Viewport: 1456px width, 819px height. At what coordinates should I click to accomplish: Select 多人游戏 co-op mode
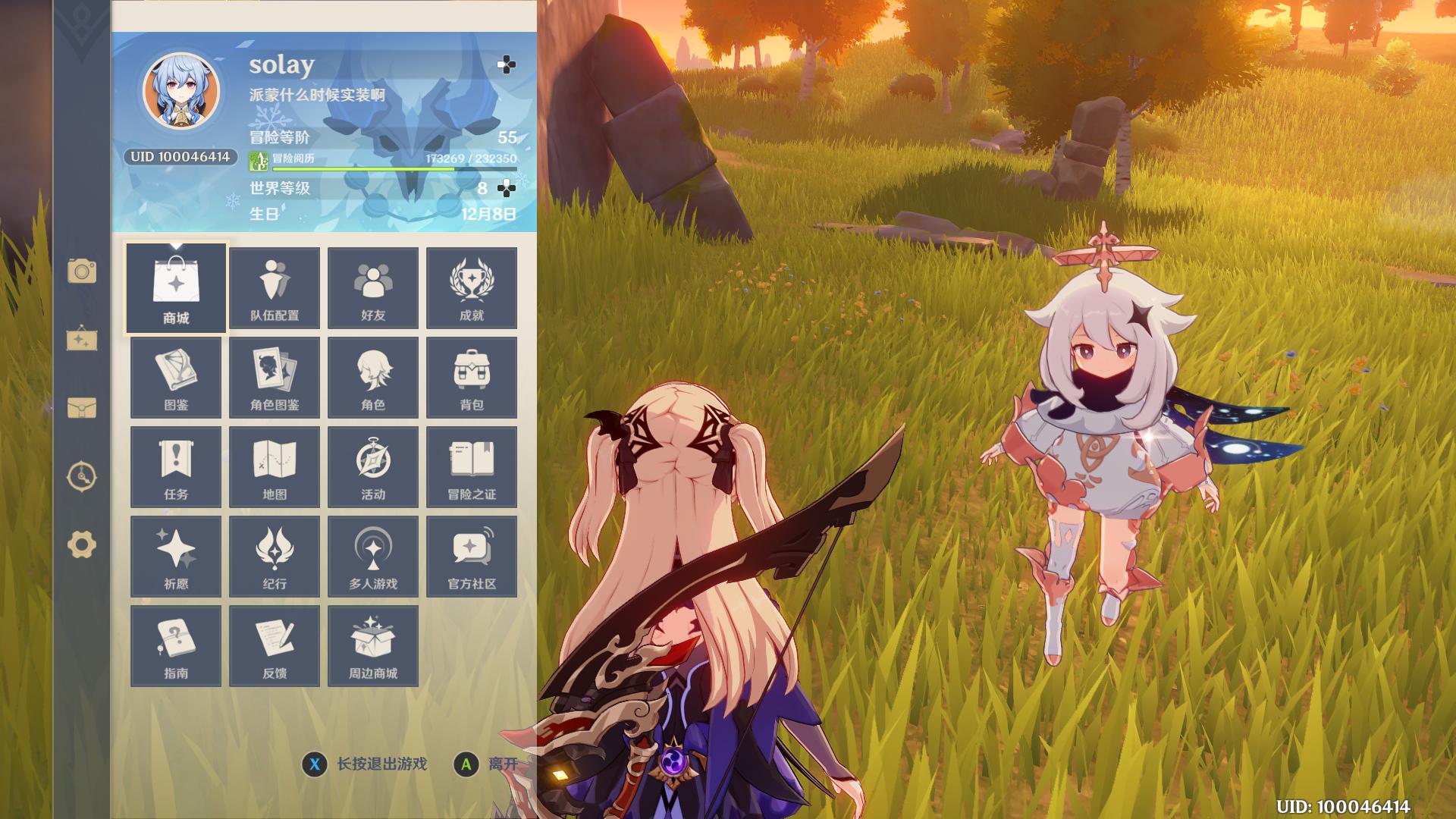(373, 557)
